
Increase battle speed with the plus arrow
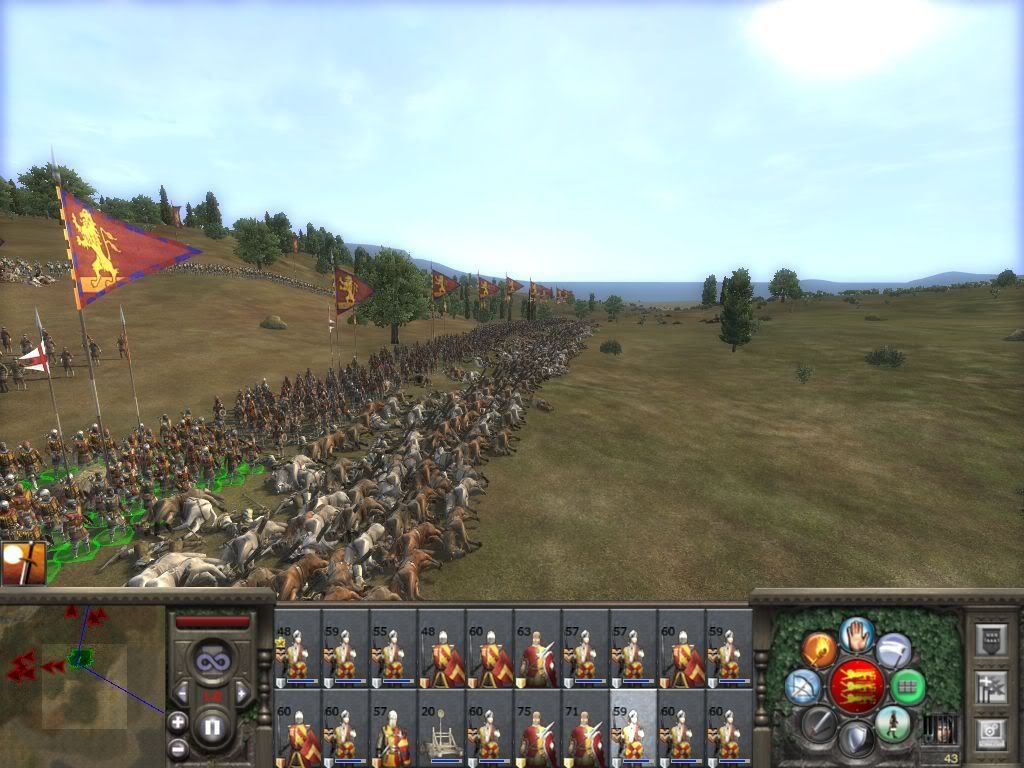(242, 692)
